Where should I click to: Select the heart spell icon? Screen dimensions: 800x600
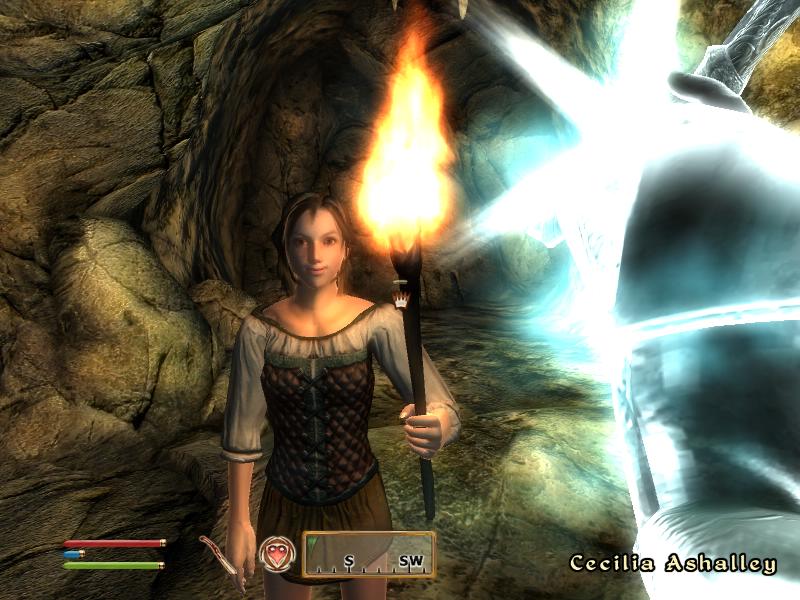[x=275, y=554]
